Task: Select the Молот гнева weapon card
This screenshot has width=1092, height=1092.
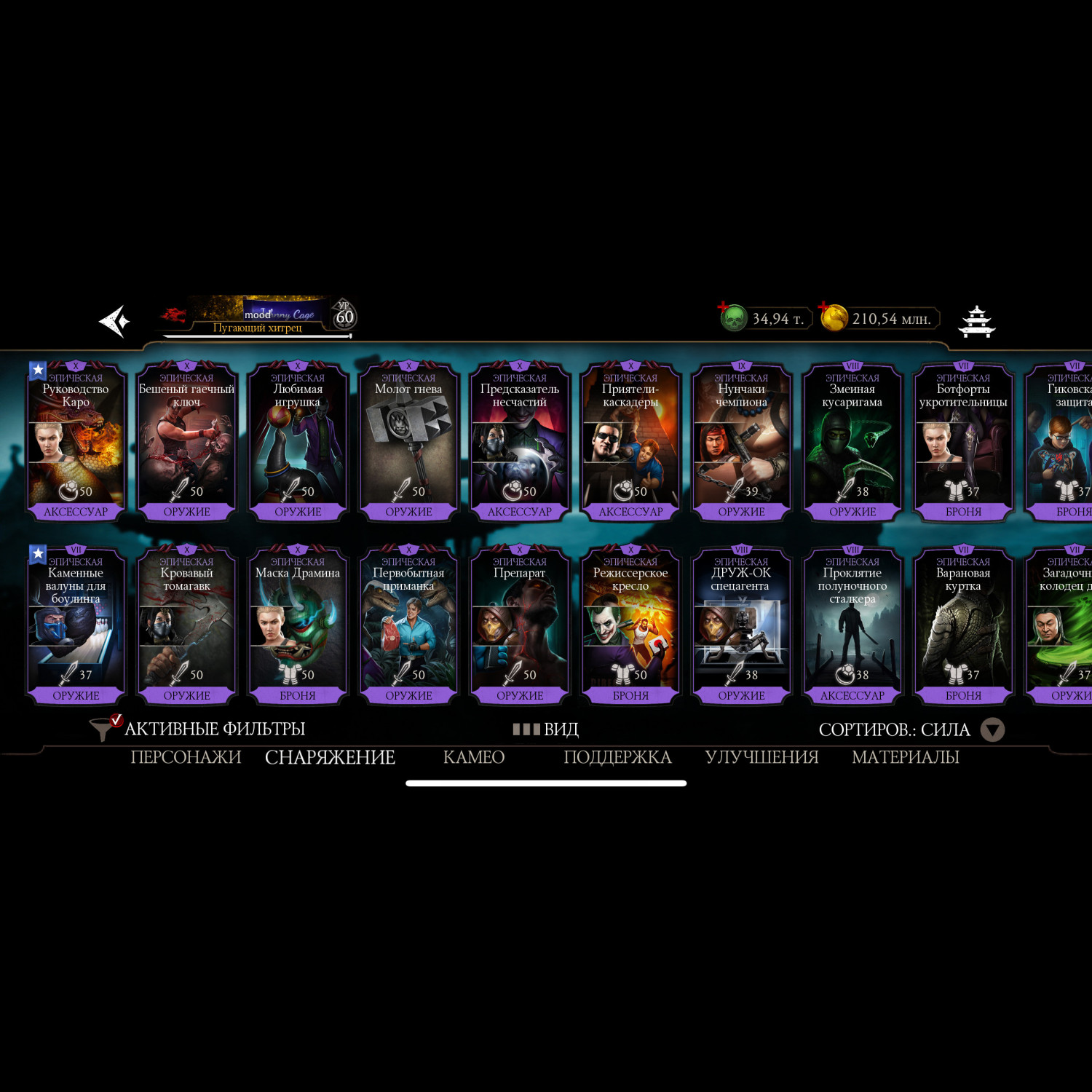Action: pyautogui.click(x=408, y=441)
